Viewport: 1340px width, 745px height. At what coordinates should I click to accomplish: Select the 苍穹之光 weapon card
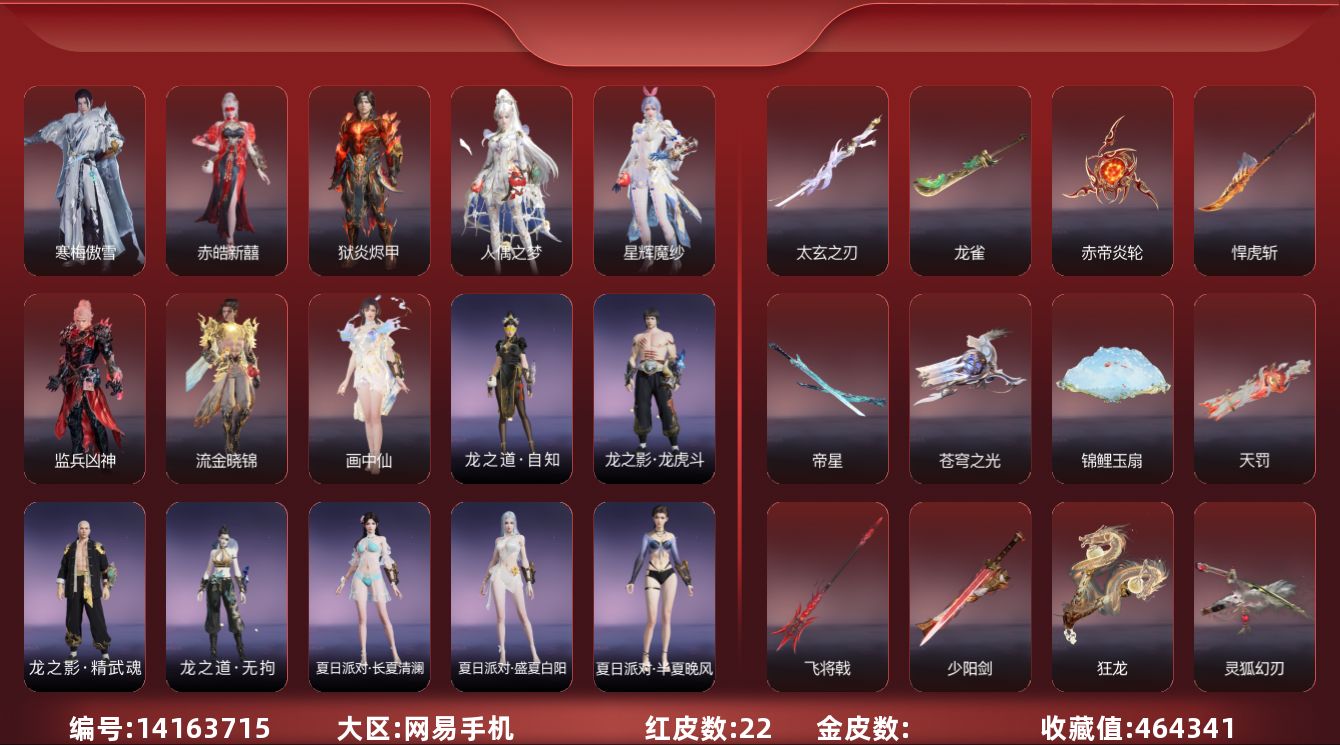point(970,389)
